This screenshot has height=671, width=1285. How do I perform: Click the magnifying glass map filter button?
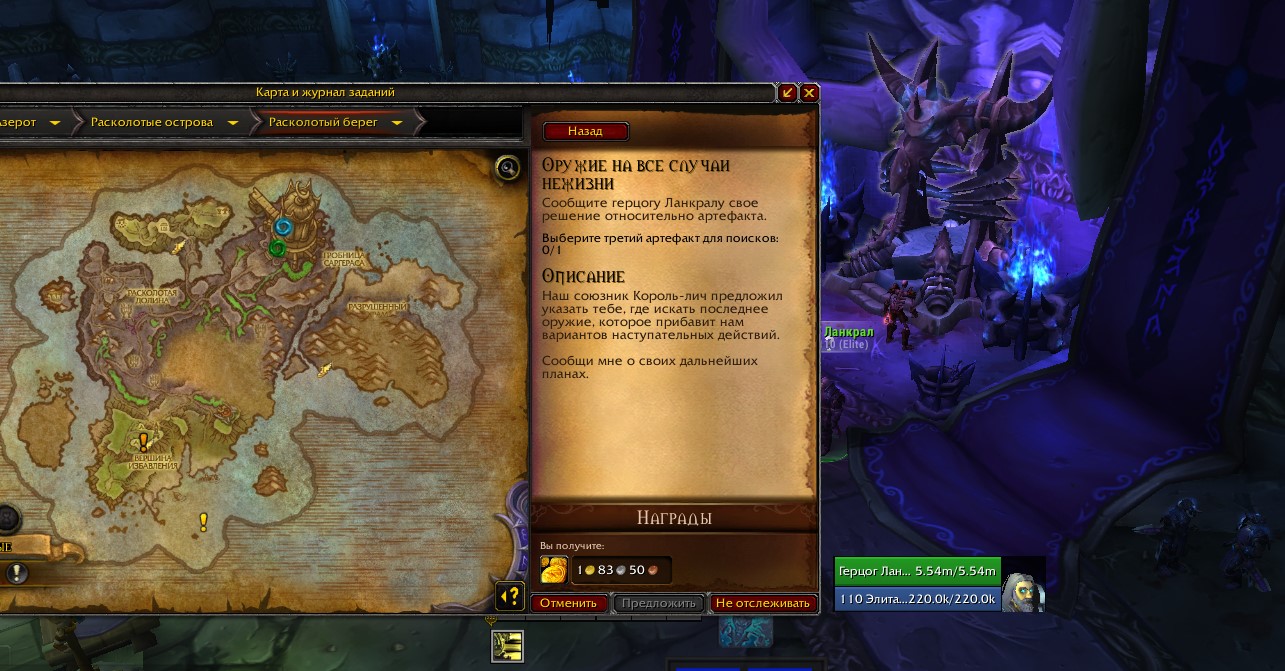pyautogui.click(x=508, y=167)
